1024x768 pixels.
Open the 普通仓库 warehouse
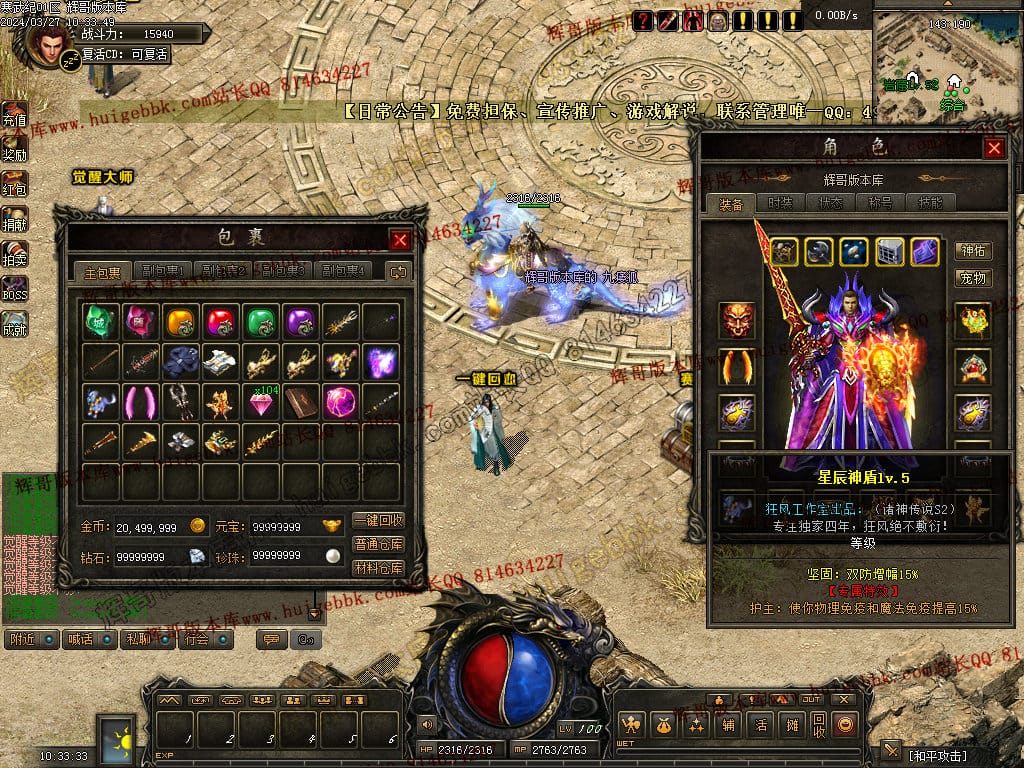point(378,545)
